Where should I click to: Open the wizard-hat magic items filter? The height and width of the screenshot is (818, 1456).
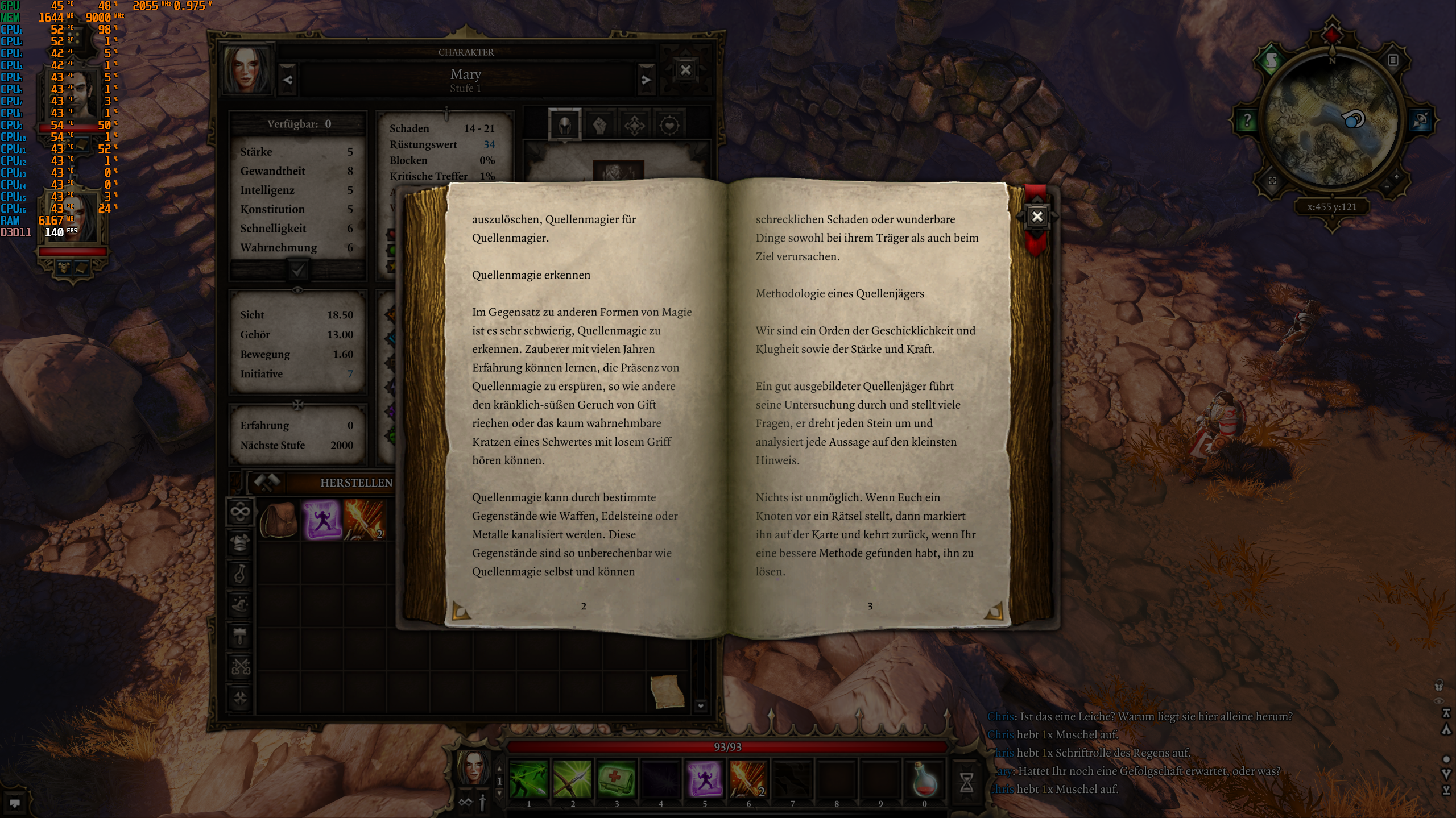click(x=240, y=603)
